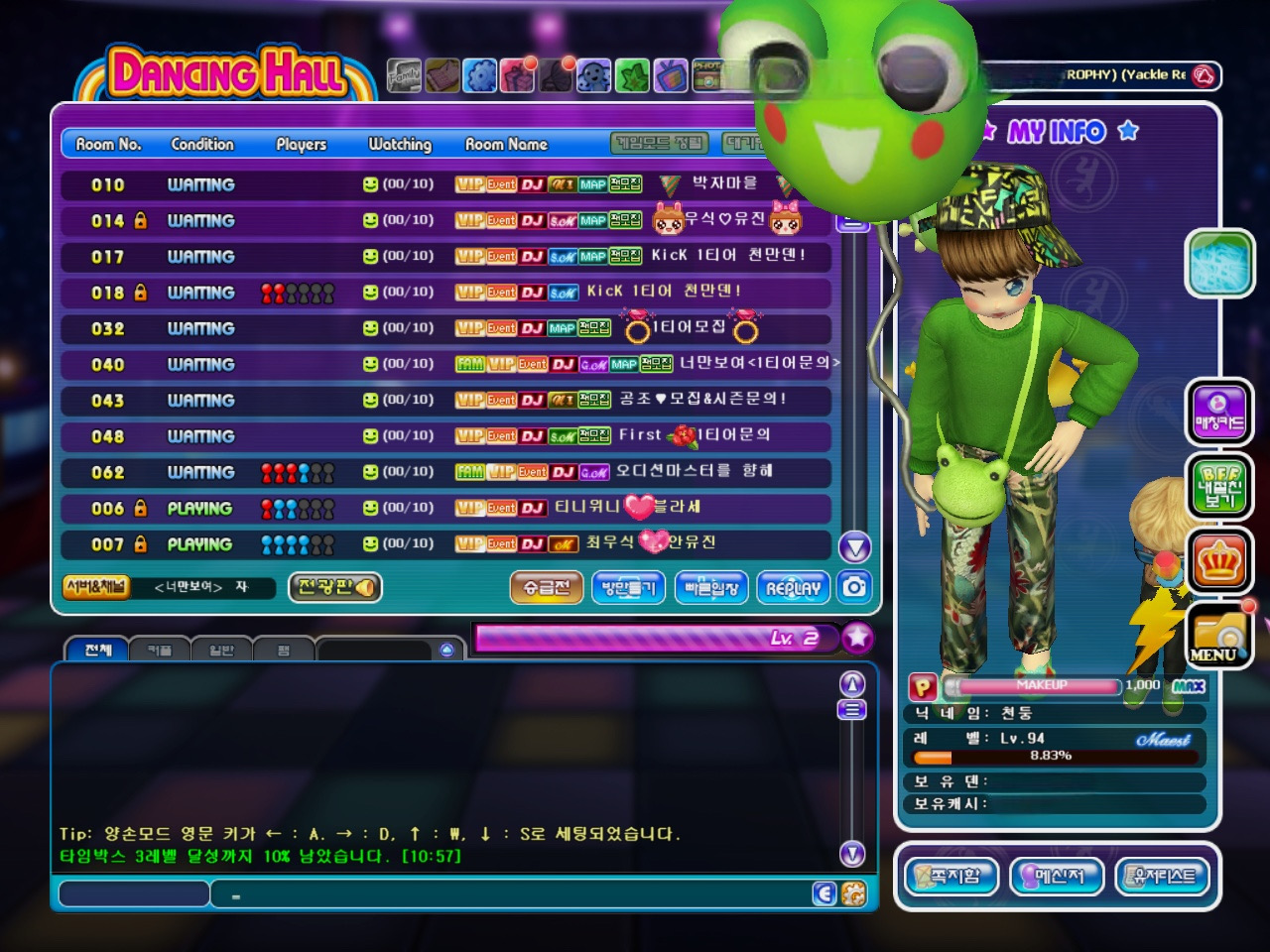
Task: Click the 빠른입장 quick join button
Action: (x=711, y=588)
